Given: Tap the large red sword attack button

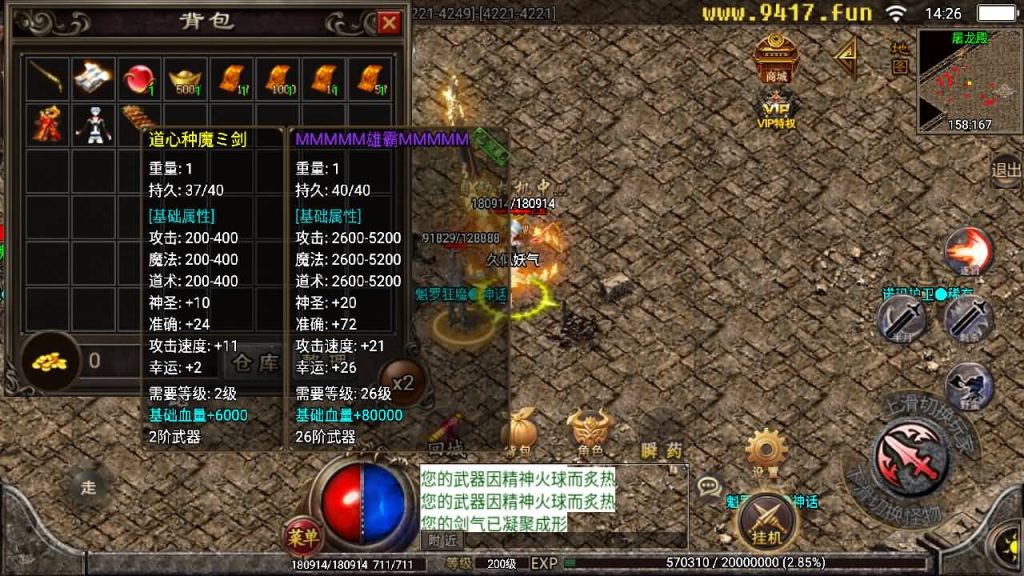Looking at the screenshot, I should tap(910, 457).
